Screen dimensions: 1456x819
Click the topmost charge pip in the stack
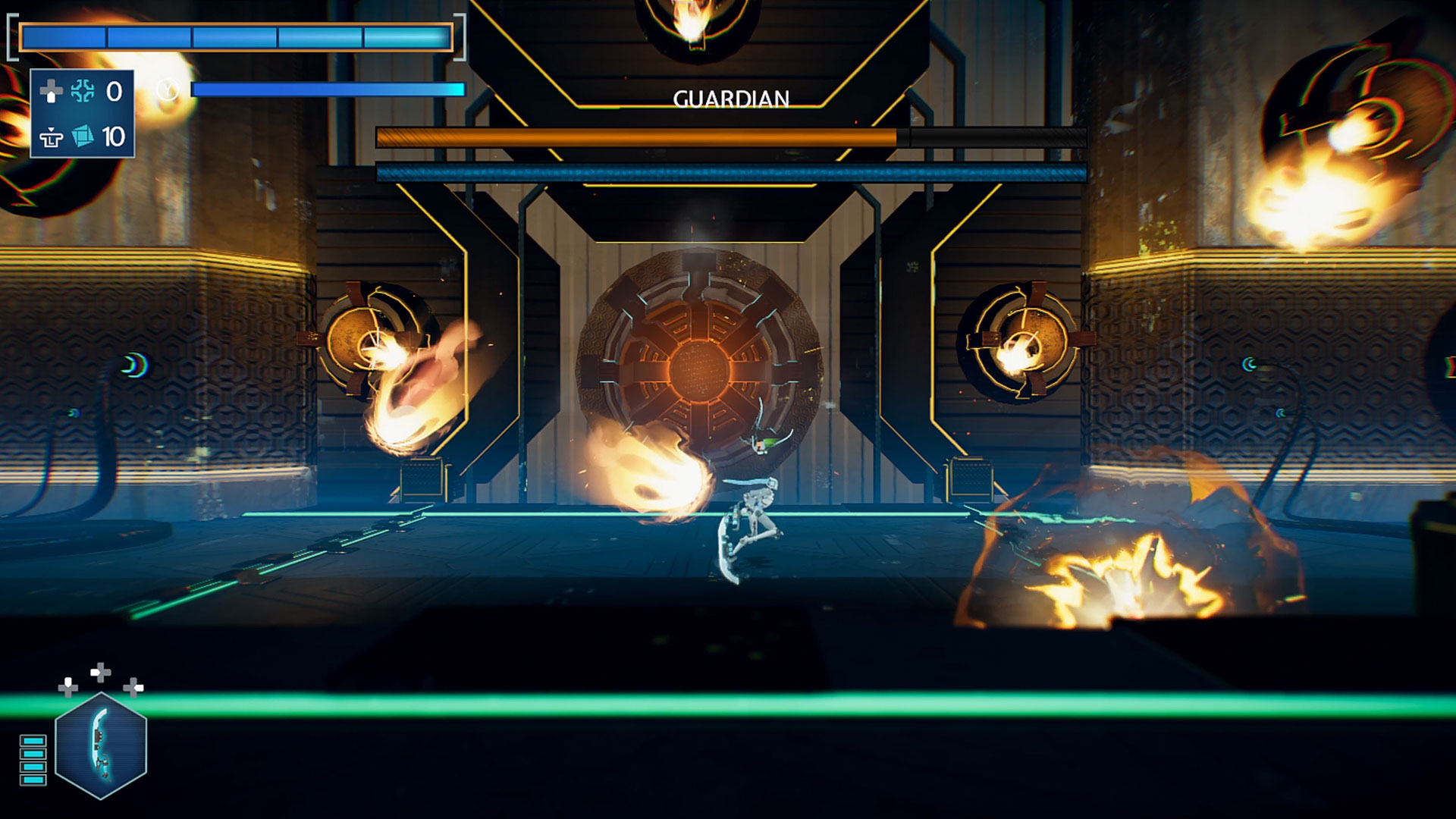(33, 740)
